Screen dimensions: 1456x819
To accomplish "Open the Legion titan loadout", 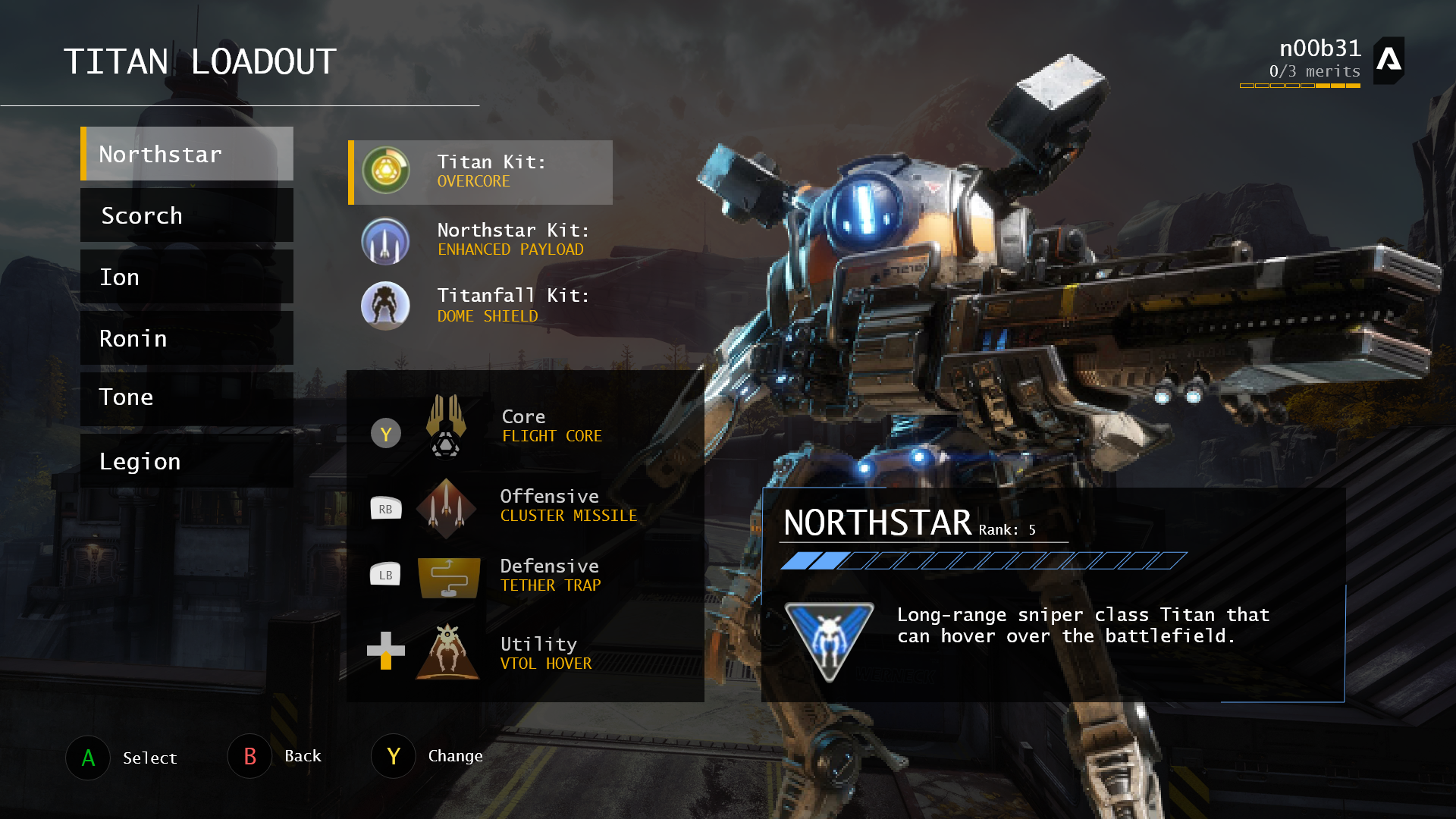I will coord(187,461).
